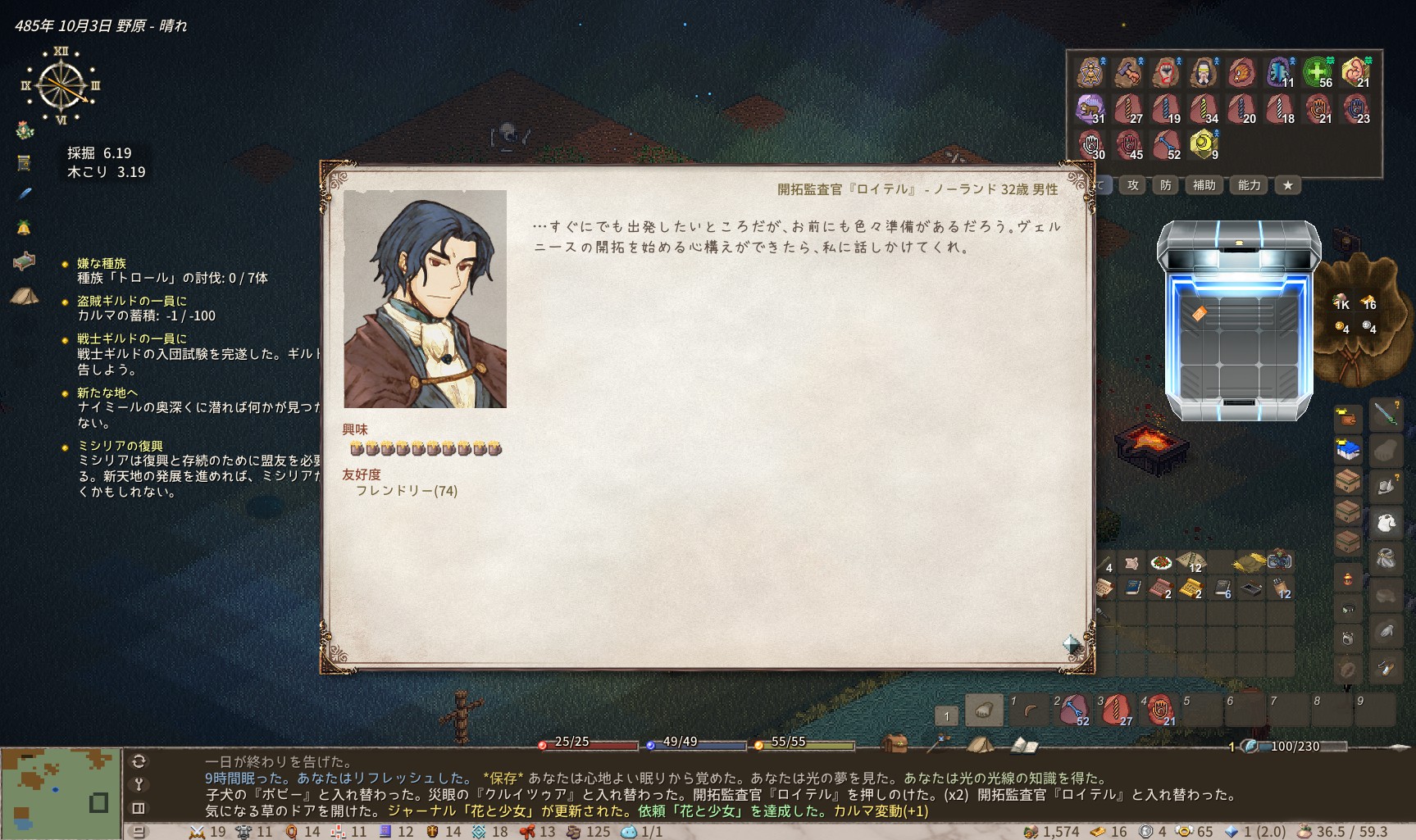Screen dimensions: 1416x840
Task: Choose the blue arrow spell in hotbar slot 2
Action: [x=1073, y=711]
